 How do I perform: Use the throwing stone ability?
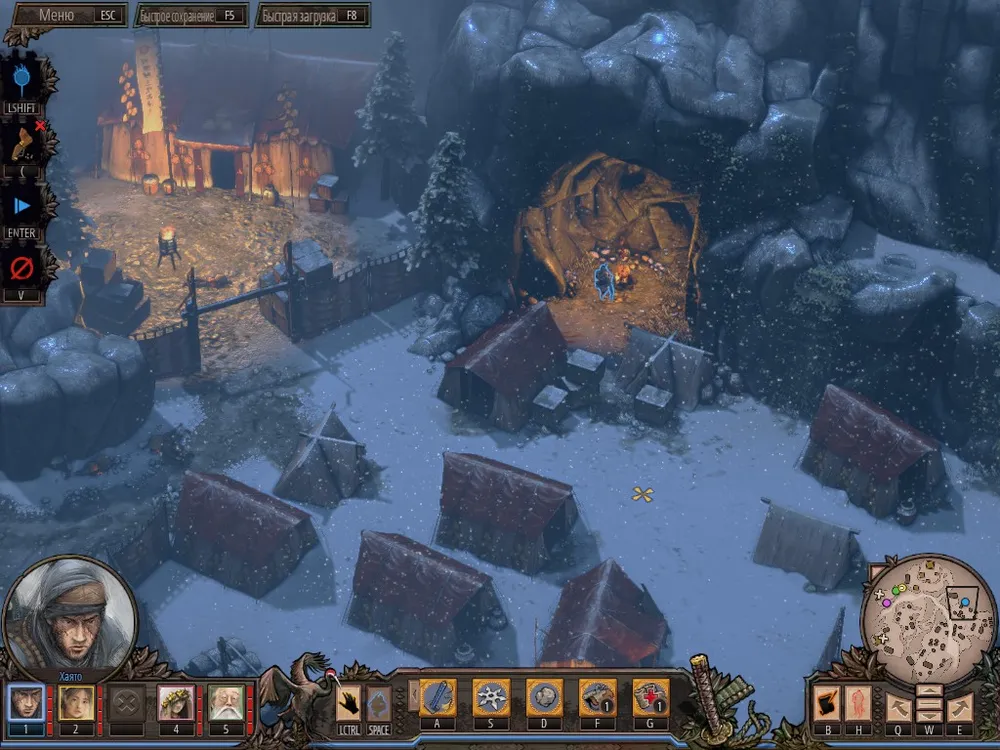544,697
